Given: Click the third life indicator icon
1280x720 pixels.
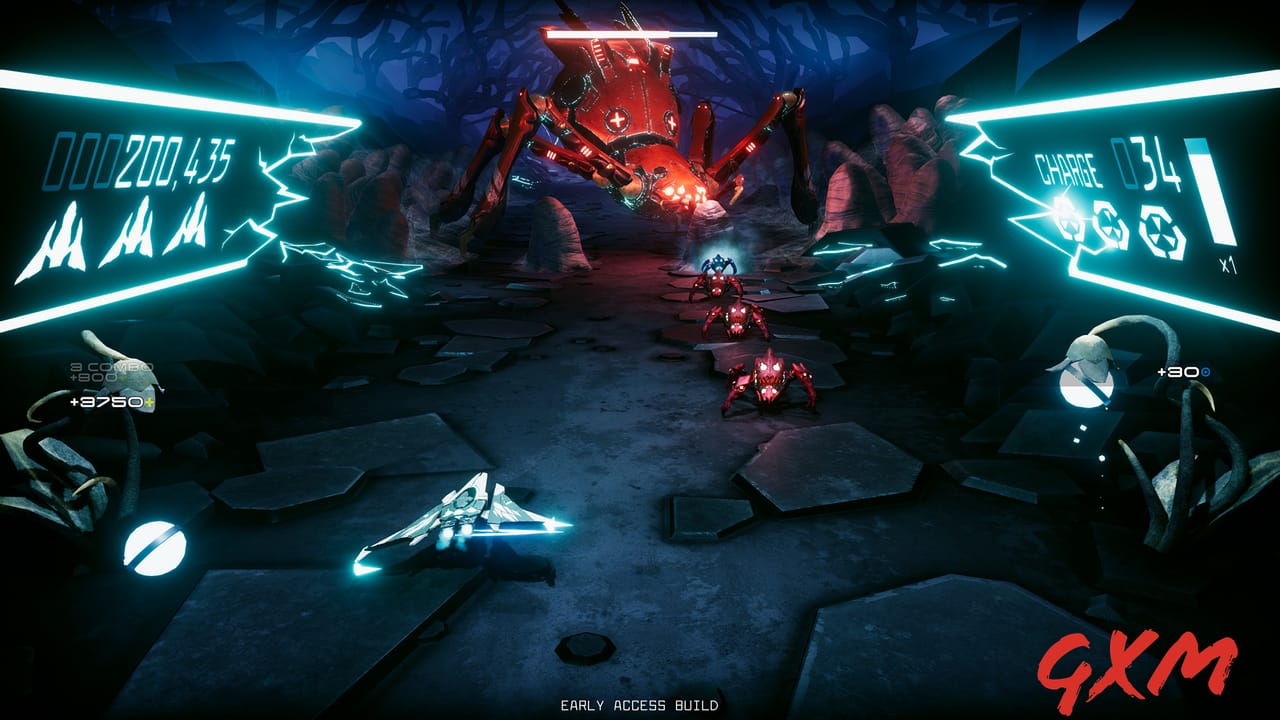Looking at the screenshot, I should 190,222.
